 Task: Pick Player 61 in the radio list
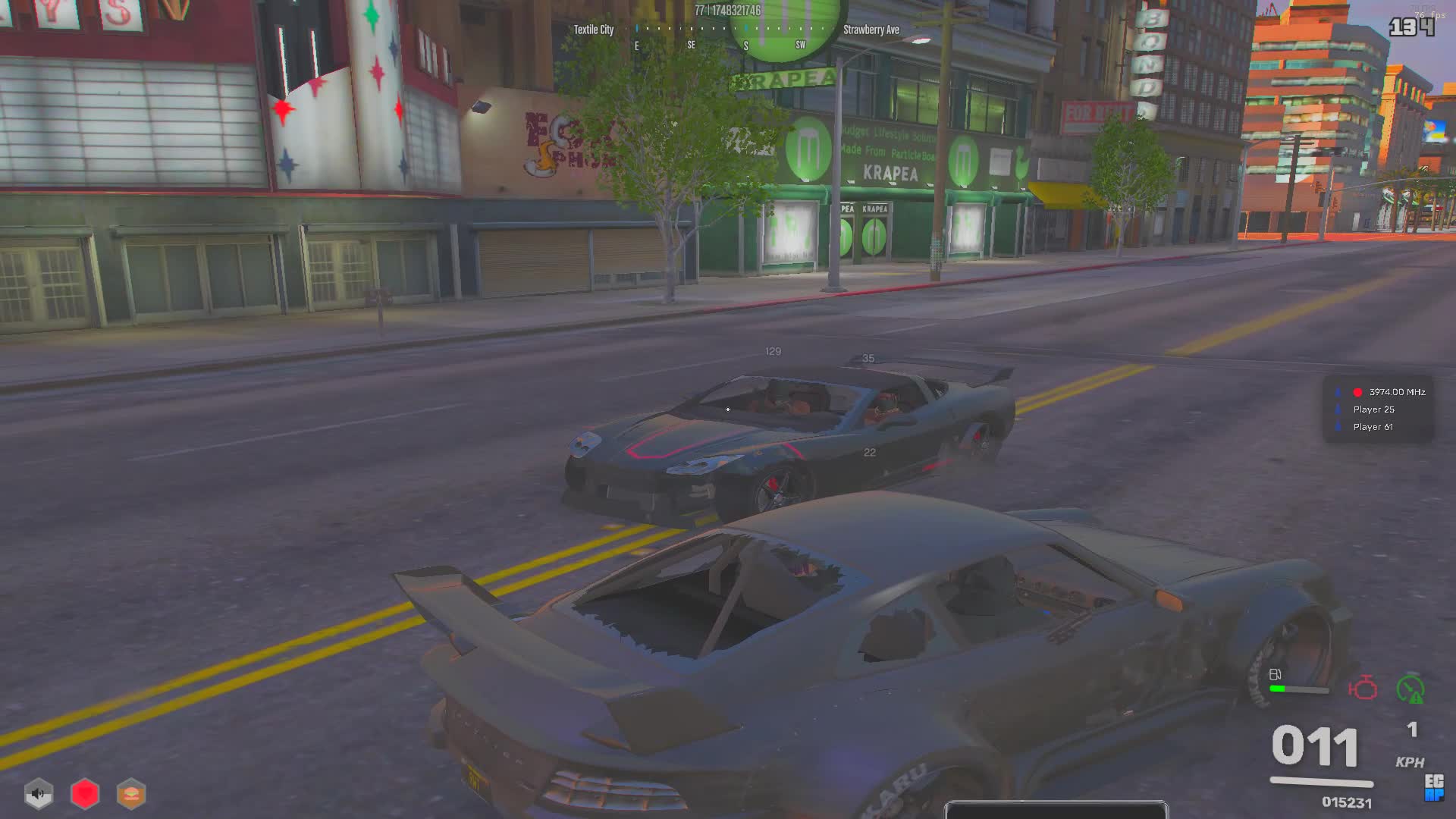pos(1373,427)
